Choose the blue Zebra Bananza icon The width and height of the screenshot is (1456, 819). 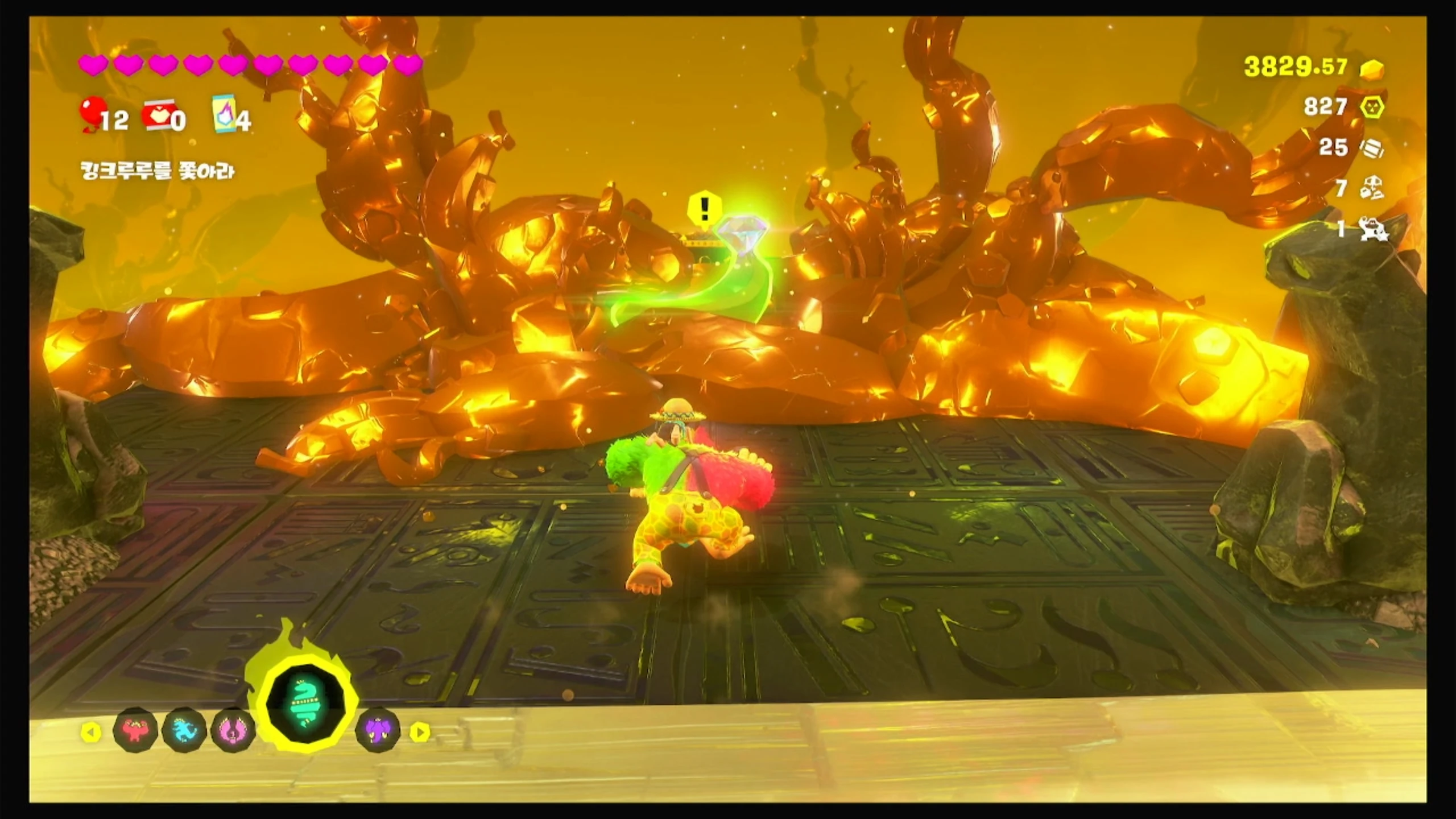184,730
